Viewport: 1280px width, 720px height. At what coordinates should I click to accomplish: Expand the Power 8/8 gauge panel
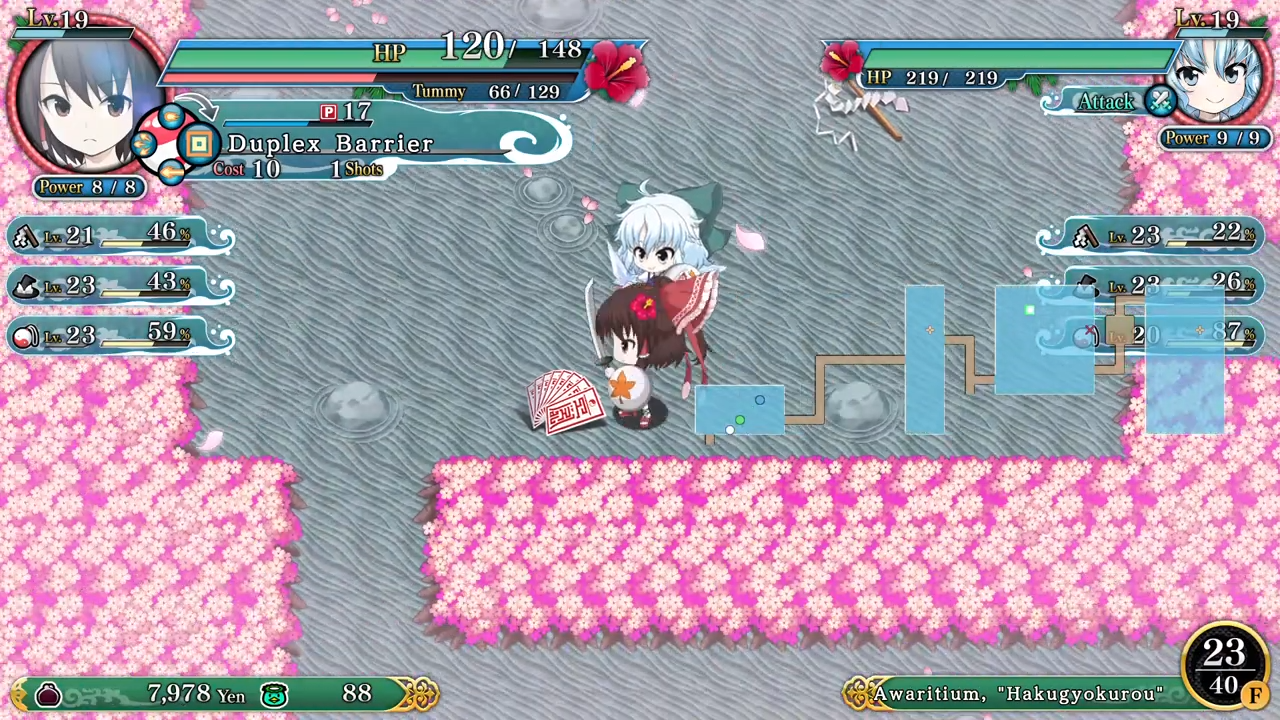pos(88,187)
